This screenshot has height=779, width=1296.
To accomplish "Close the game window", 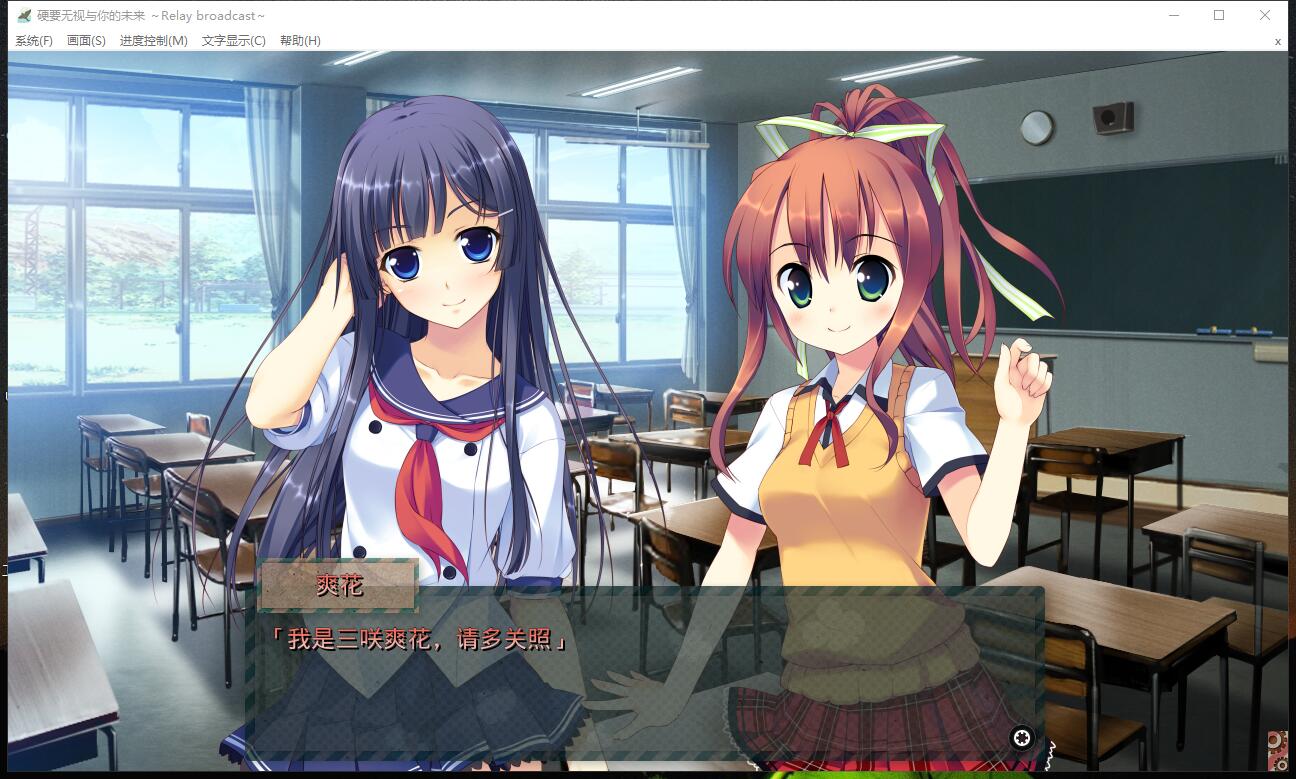I will click(1265, 15).
